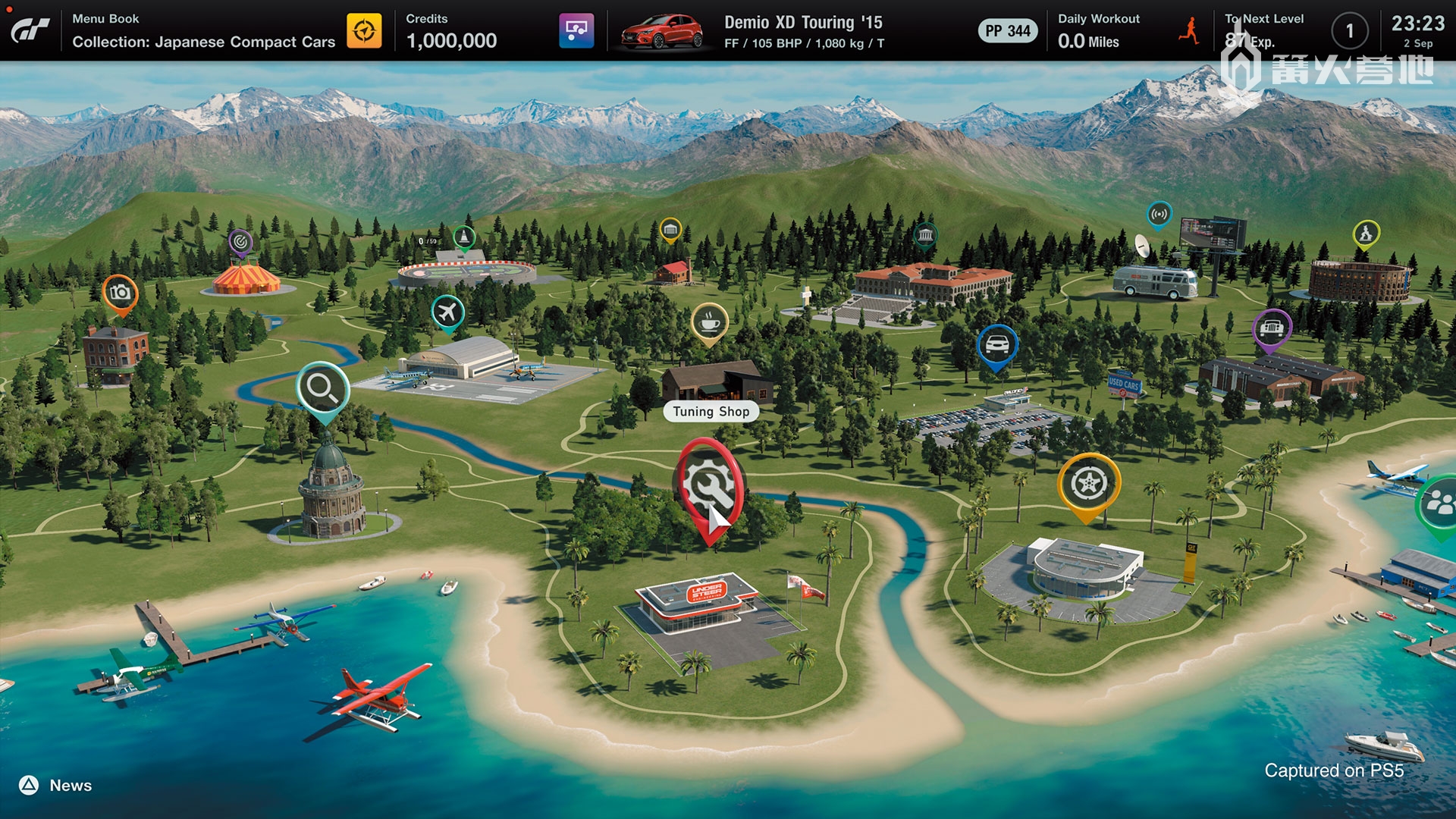Select the target pin above the circus tent
The width and height of the screenshot is (1456, 819).
[240, 242]
